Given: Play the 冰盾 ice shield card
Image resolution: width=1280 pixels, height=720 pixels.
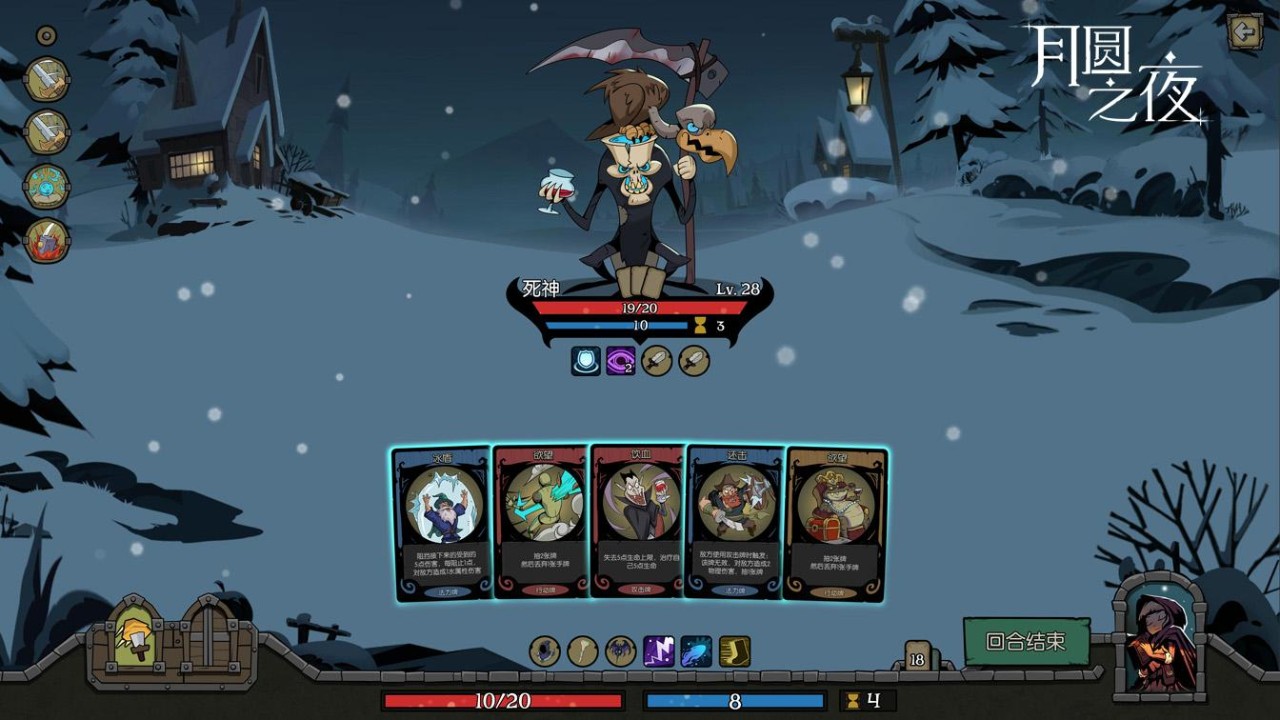Looking at the screenshot, I should (x=442, y=523).
